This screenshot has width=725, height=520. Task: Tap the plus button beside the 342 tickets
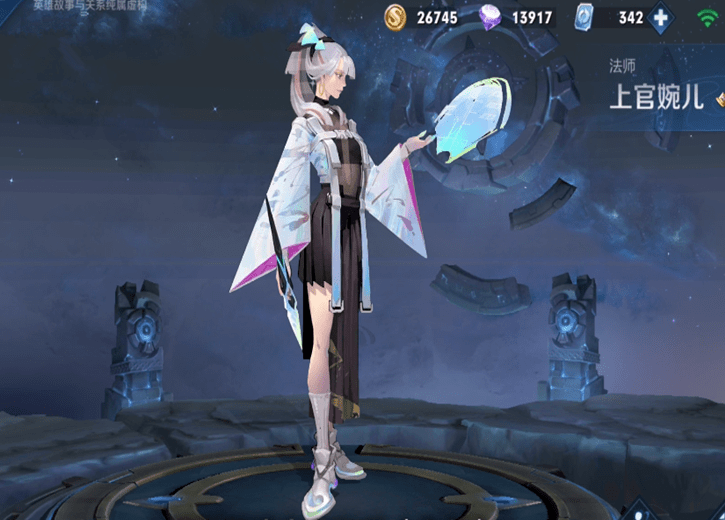[660, 17]
